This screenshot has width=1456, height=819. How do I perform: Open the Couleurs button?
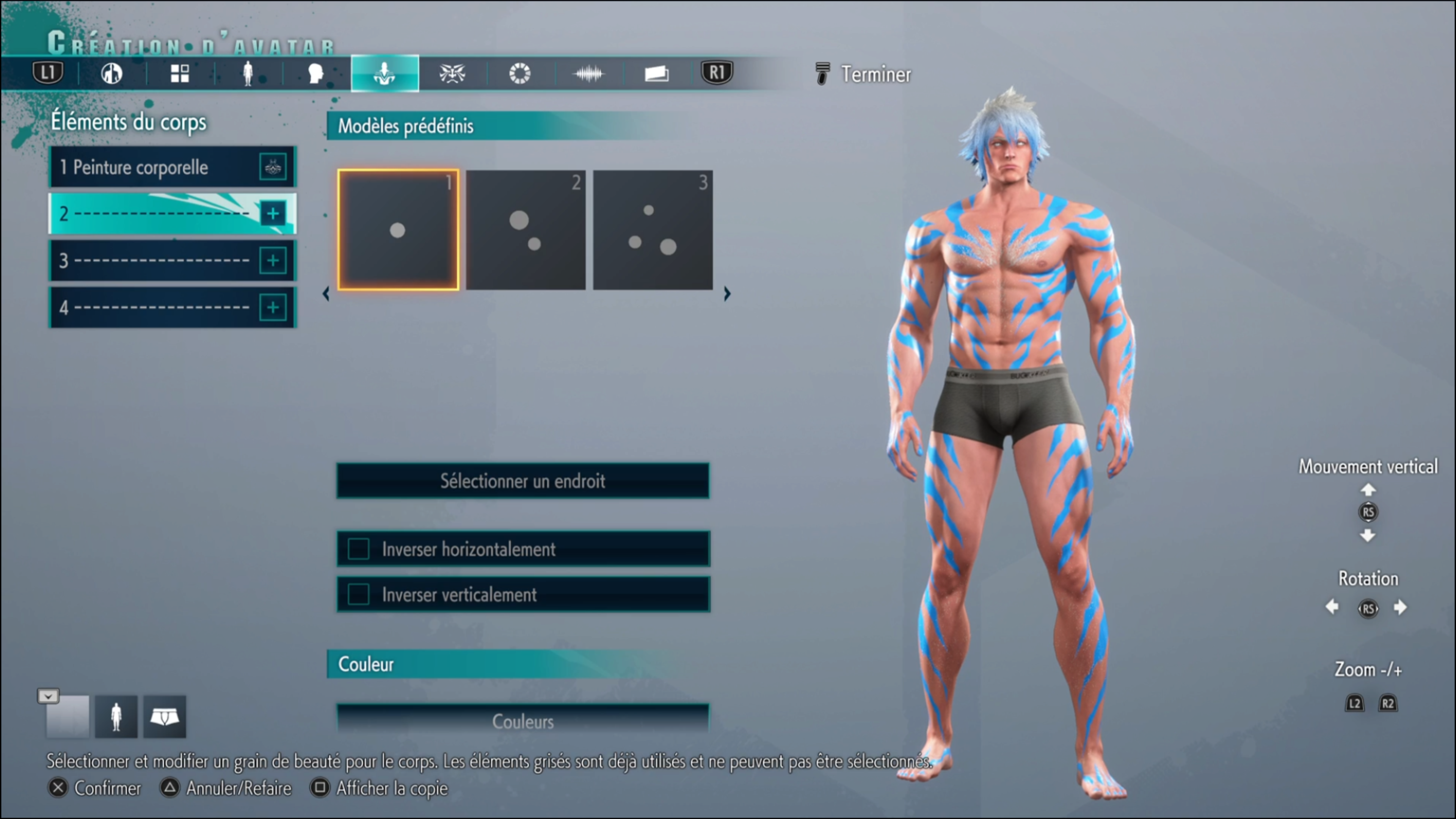(523, 721)
